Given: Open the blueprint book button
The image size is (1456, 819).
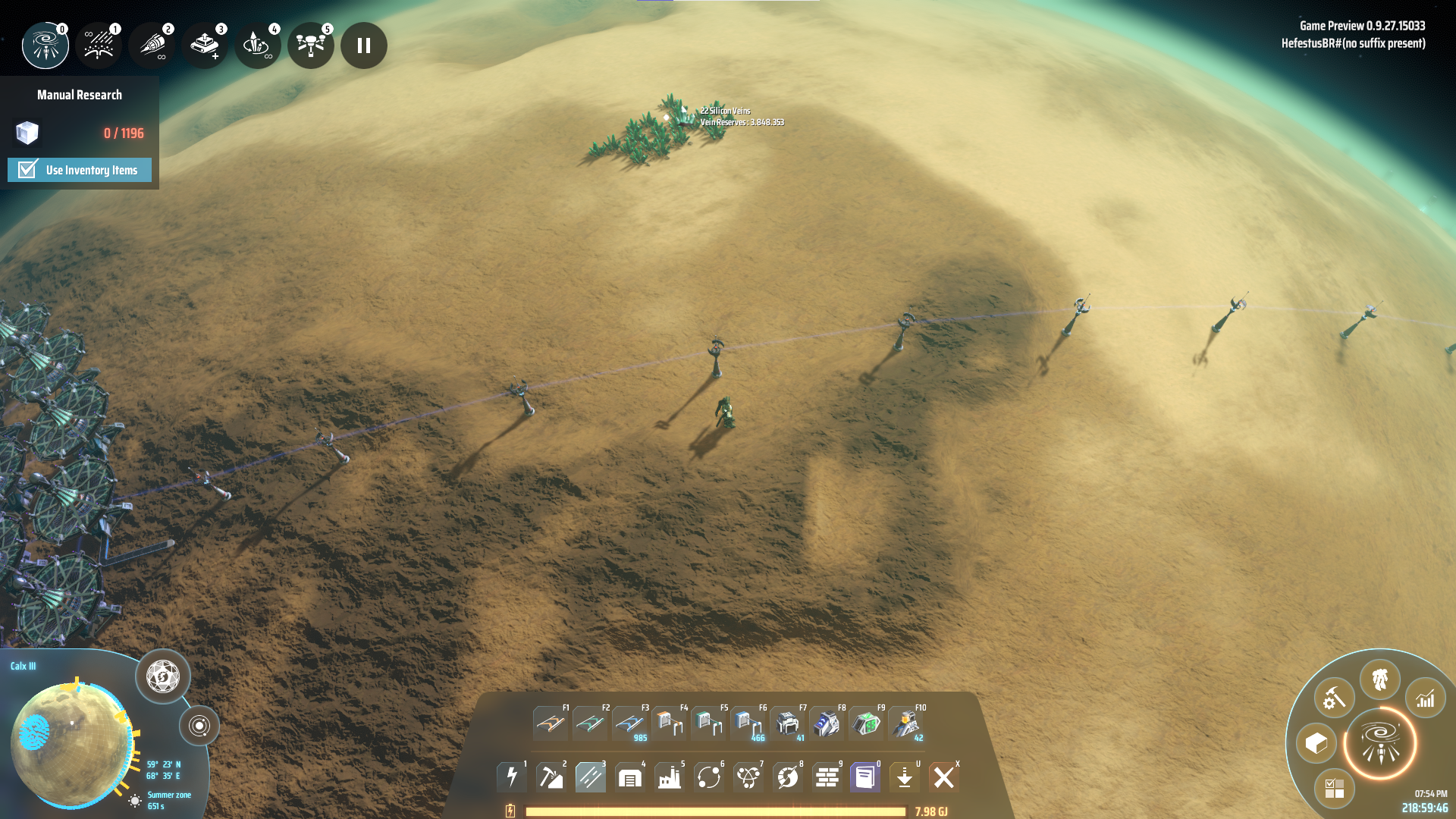Looking at the screenshot, I should (x=865, y=777).
